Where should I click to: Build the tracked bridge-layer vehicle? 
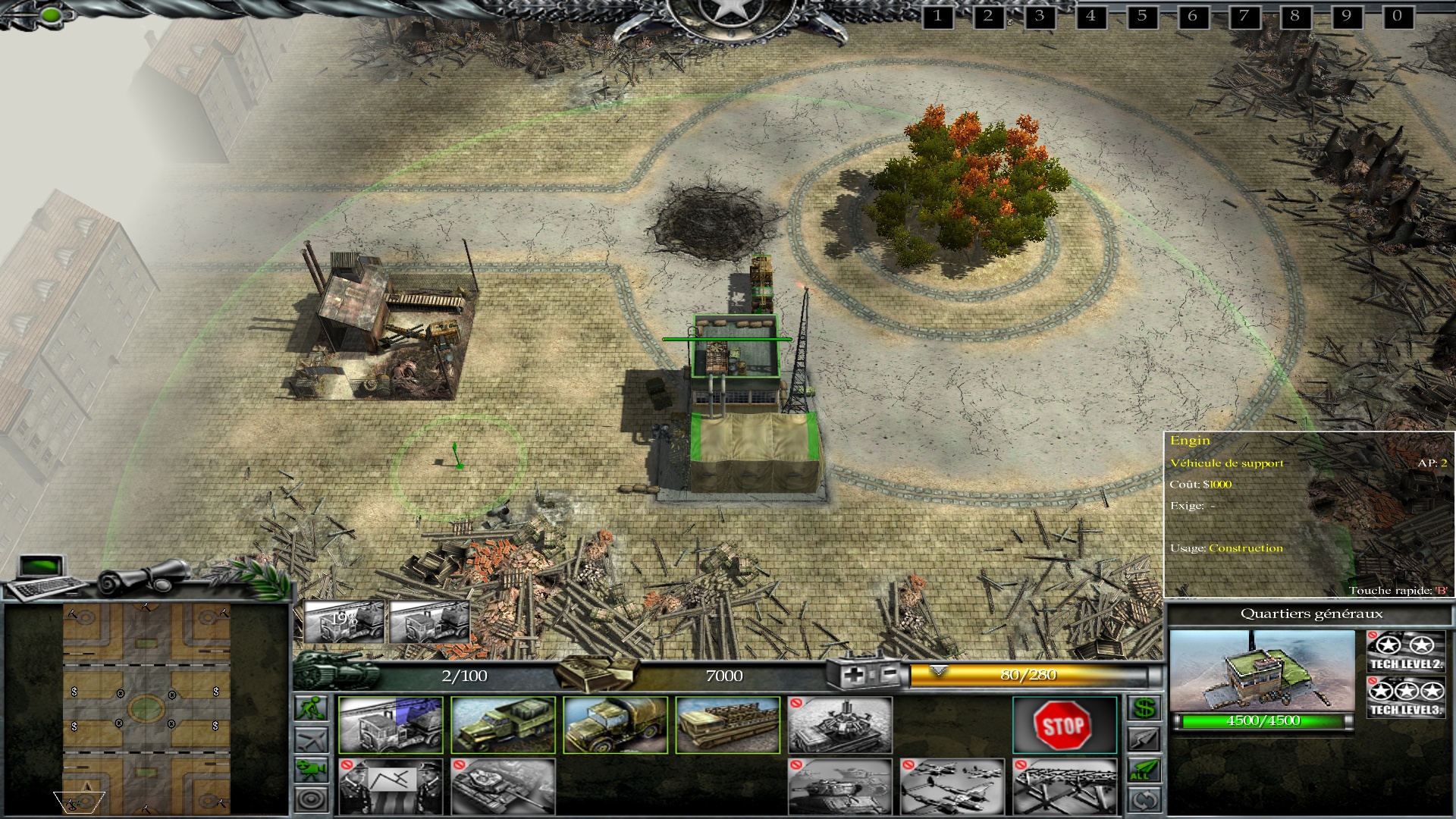pos(727,726)
